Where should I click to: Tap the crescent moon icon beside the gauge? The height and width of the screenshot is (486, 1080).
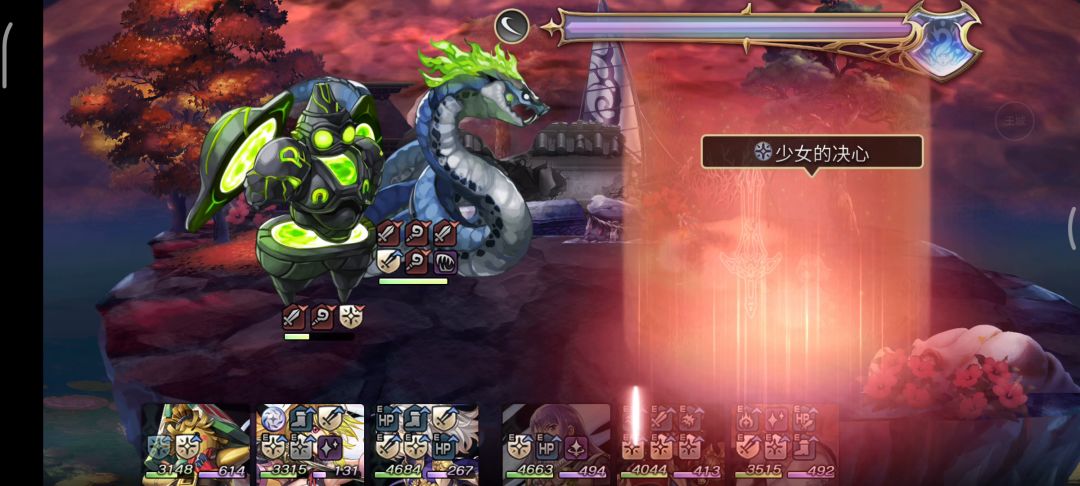point(512,26)
